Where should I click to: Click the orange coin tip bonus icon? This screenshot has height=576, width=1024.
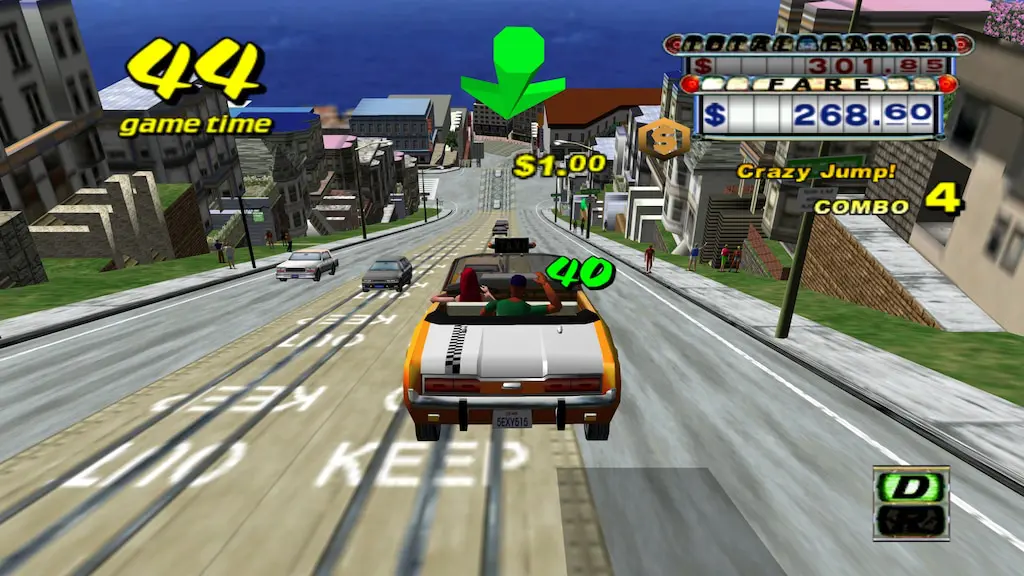coord(664,139)
